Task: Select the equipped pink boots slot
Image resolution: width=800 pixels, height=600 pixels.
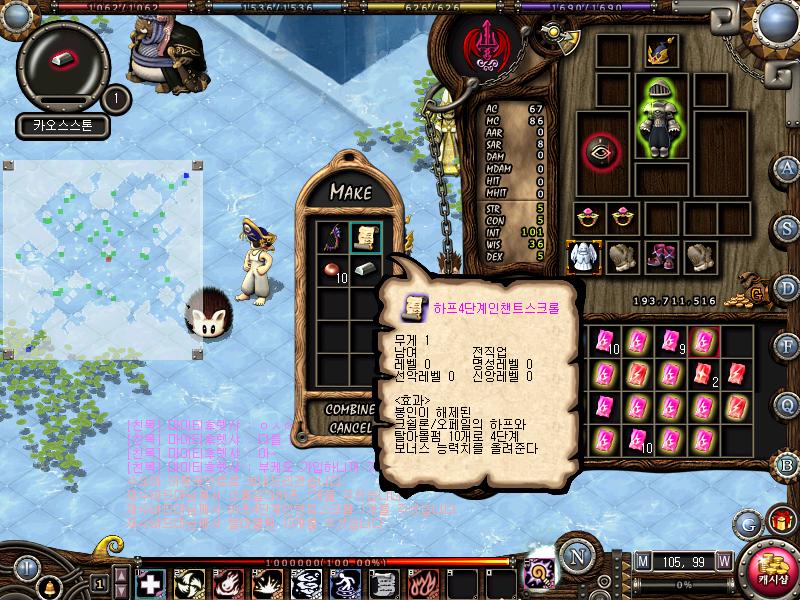Action: point(661,256)
